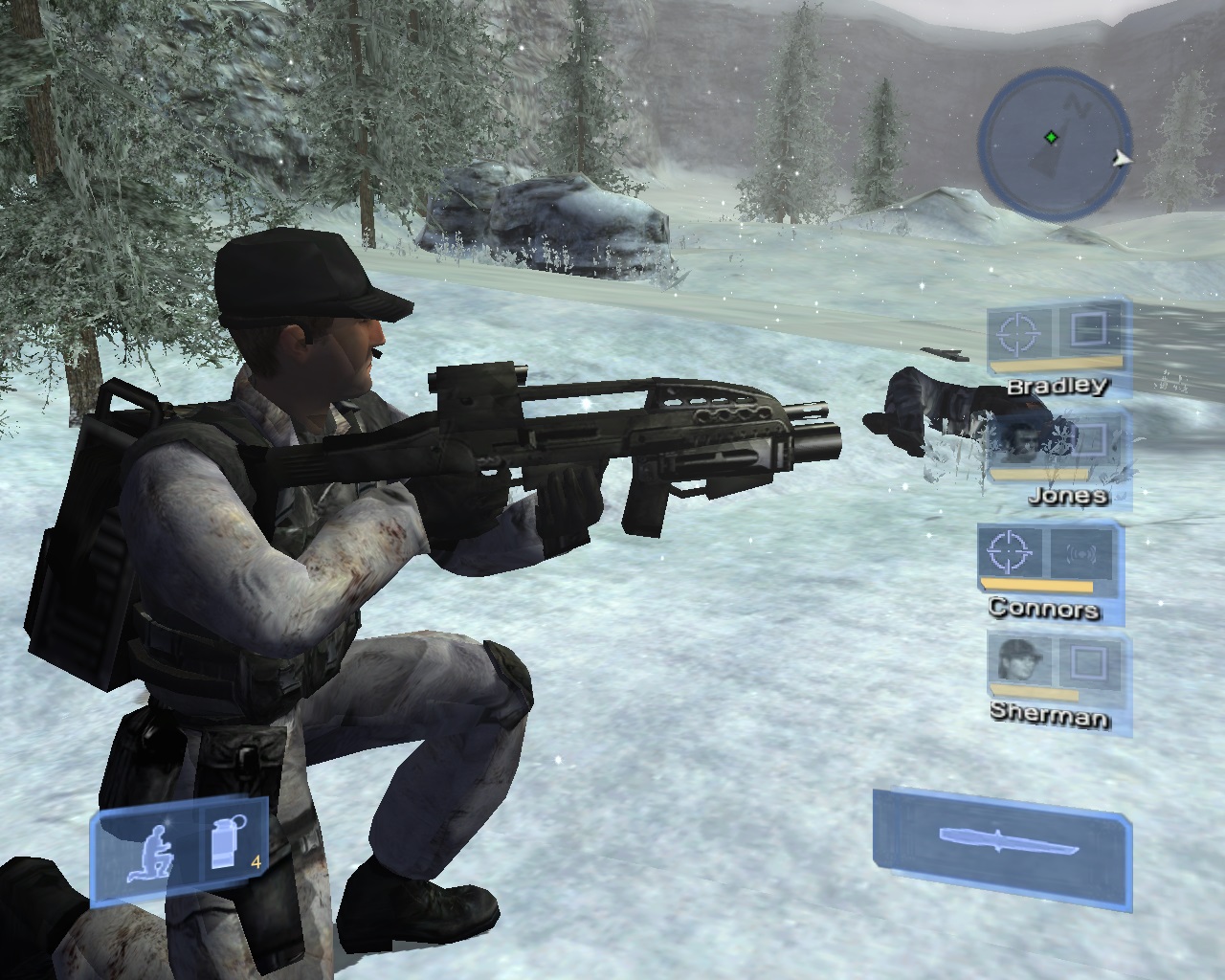Click Connors's radio signal icon
Screen dimensions: 1225x980
[x=1081, y=552]
